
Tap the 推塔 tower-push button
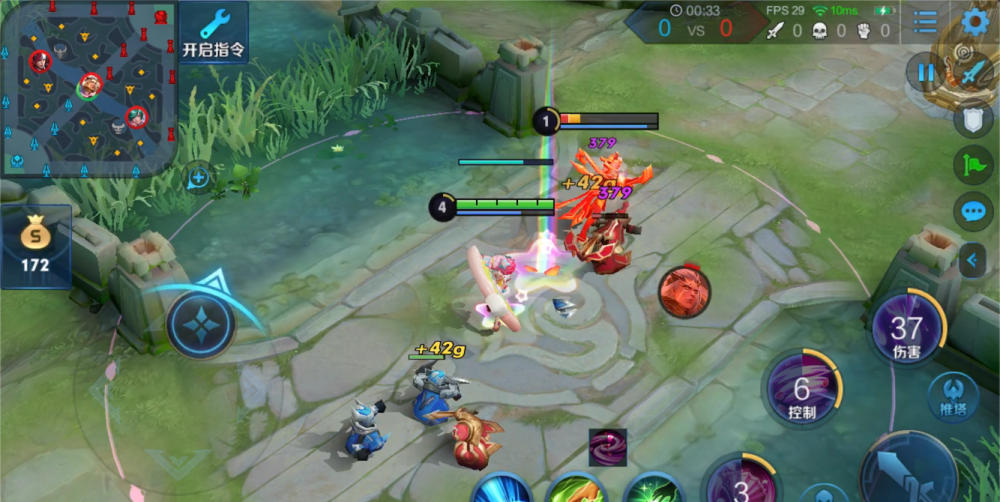point(952,396)
